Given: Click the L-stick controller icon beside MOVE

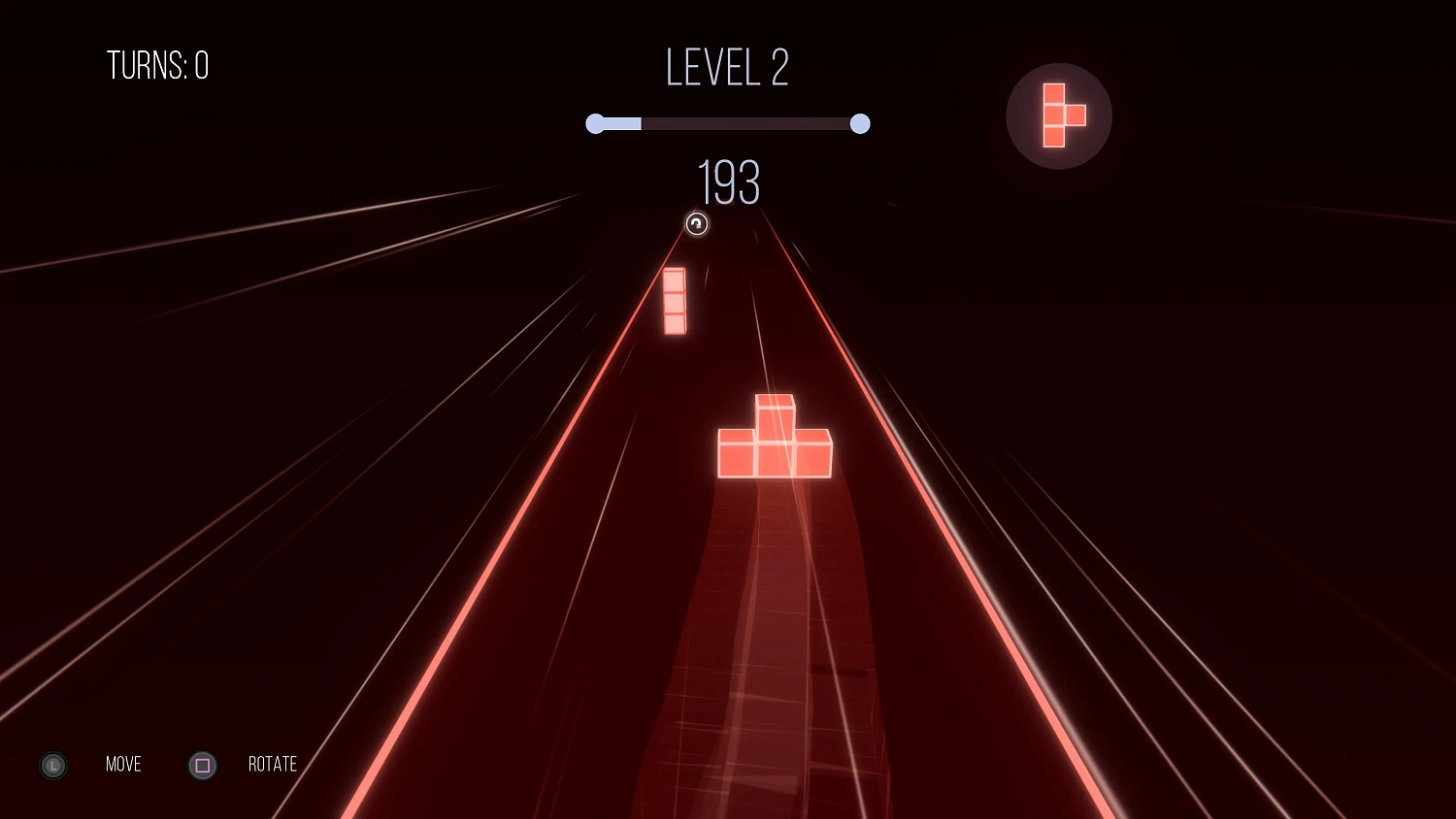Looking at the screenshot, I should [53, 766].
